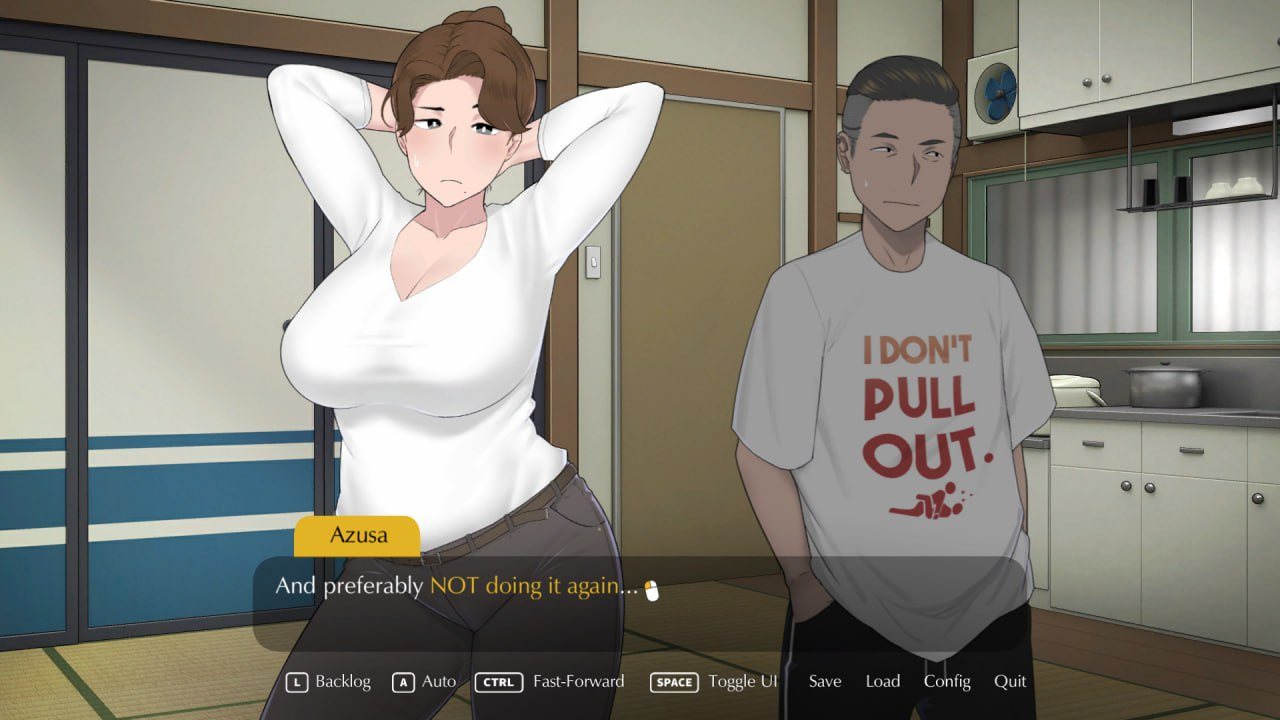This screenshot has width=1280, height=720.
Task: Open the Backlog
Action: (342, 681)
